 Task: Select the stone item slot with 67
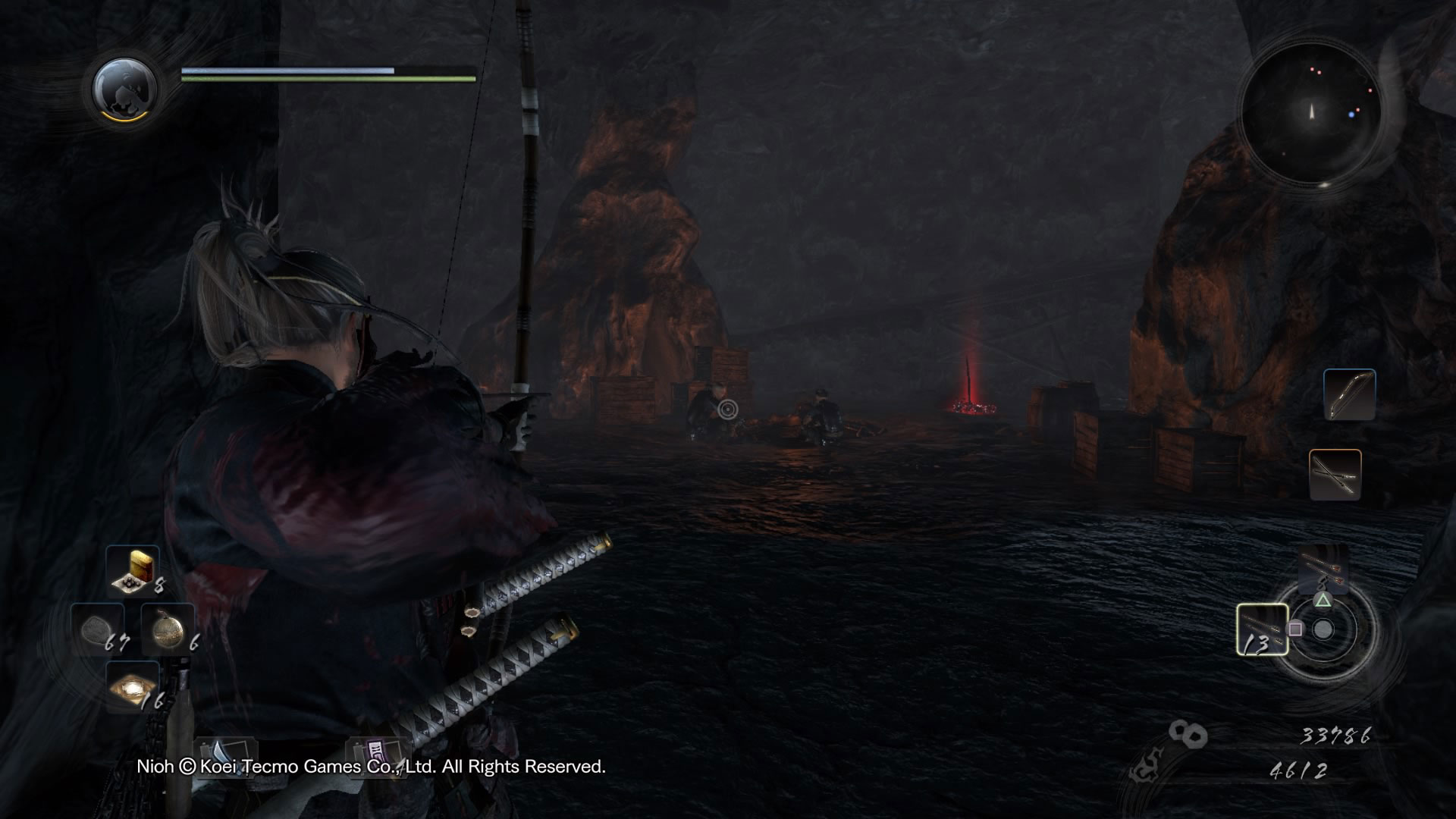click(98, 628)
